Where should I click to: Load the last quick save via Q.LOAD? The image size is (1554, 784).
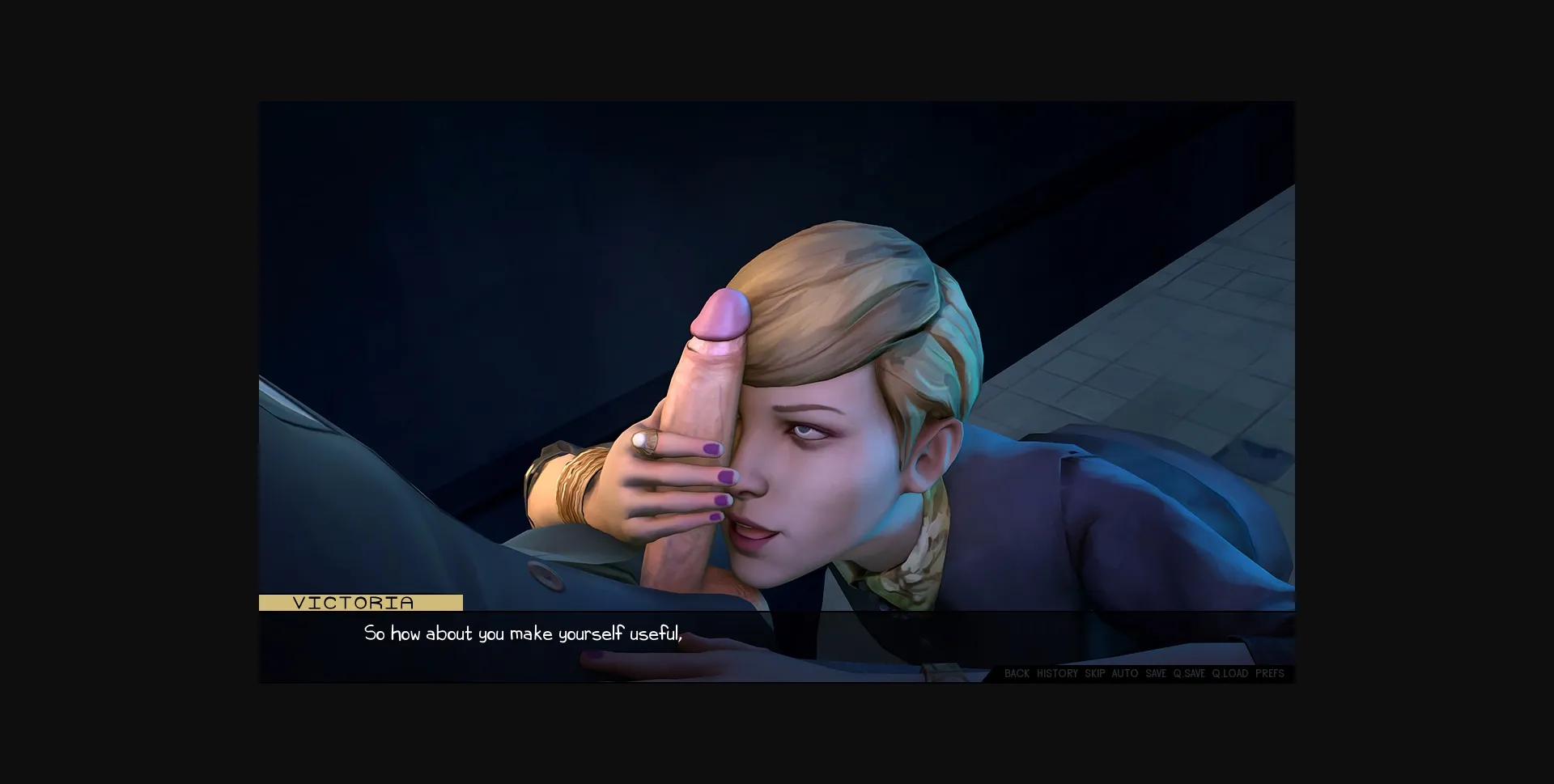[1229, 673]
